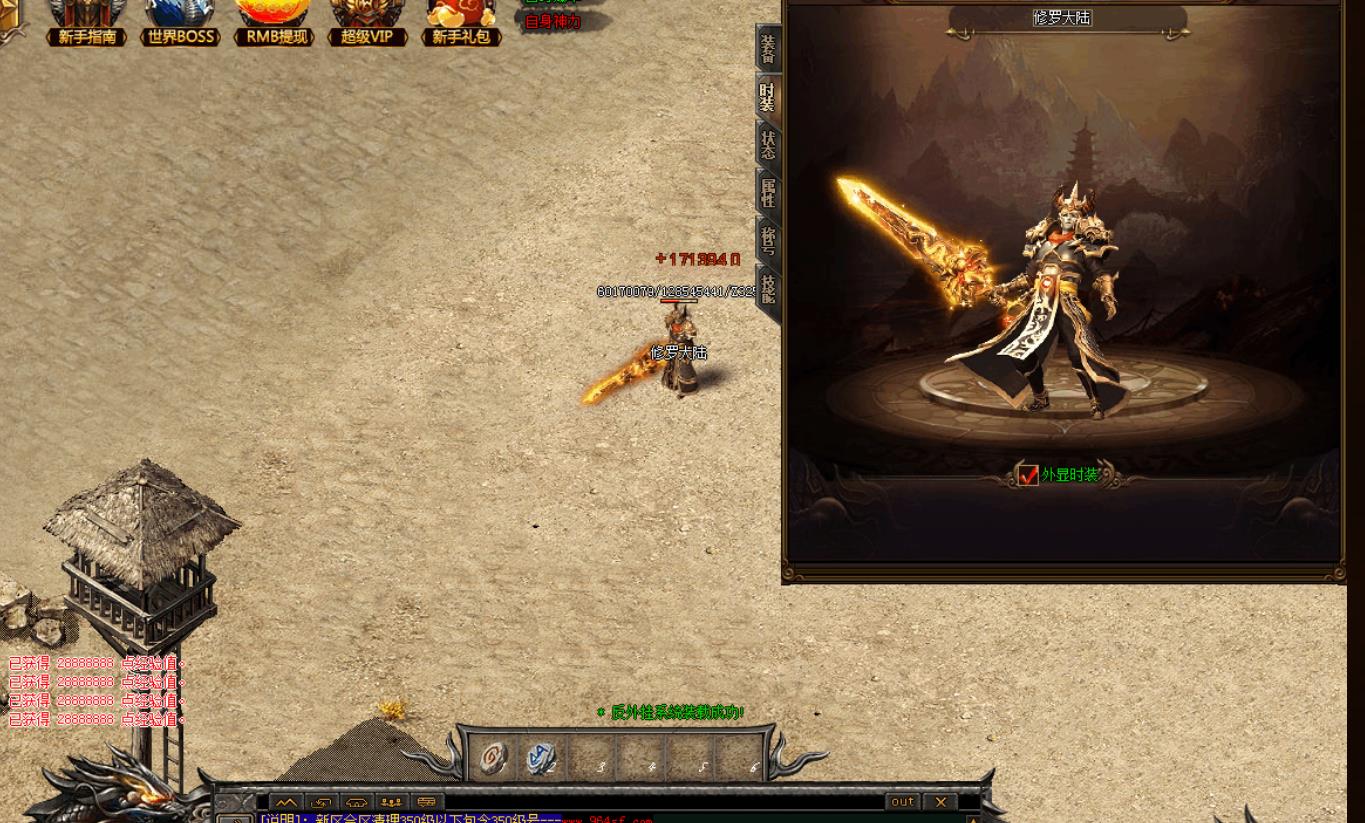Use the blue rune stone in hotbar slot 2
This screenshot has height=823, width=1365.
[x=541, y=757]
